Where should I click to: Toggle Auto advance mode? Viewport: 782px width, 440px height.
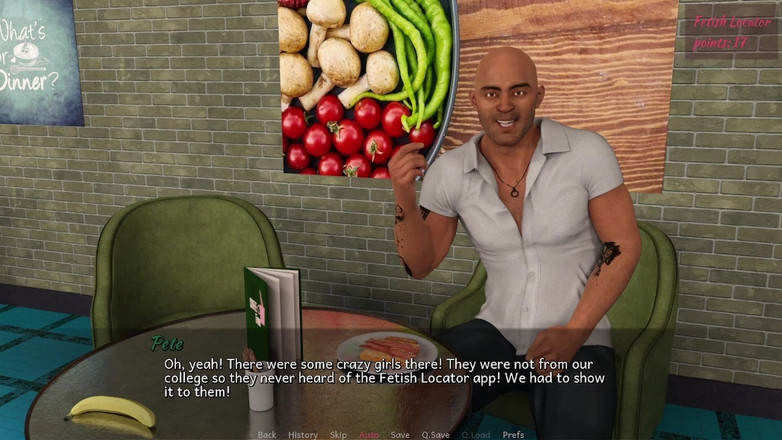click(369, 435)
